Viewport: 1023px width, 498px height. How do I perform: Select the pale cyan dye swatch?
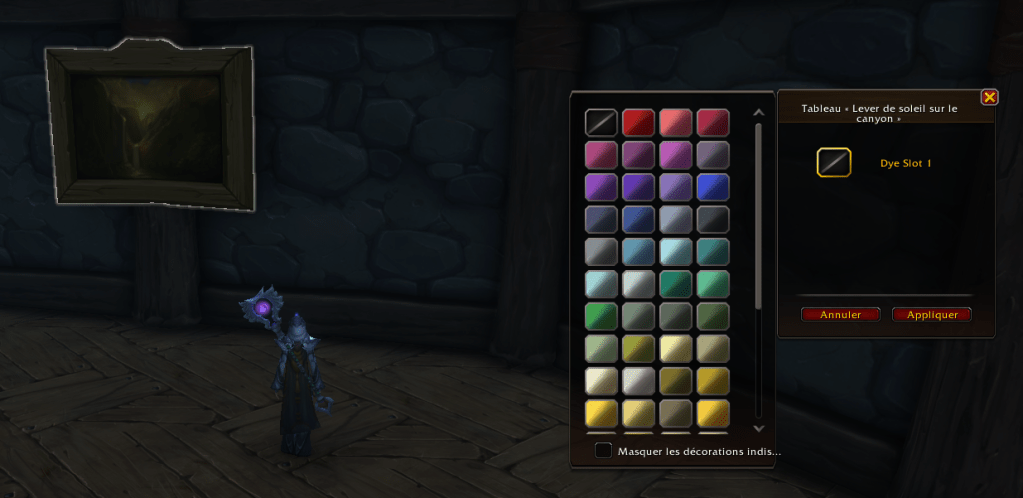tap(675, 252)
